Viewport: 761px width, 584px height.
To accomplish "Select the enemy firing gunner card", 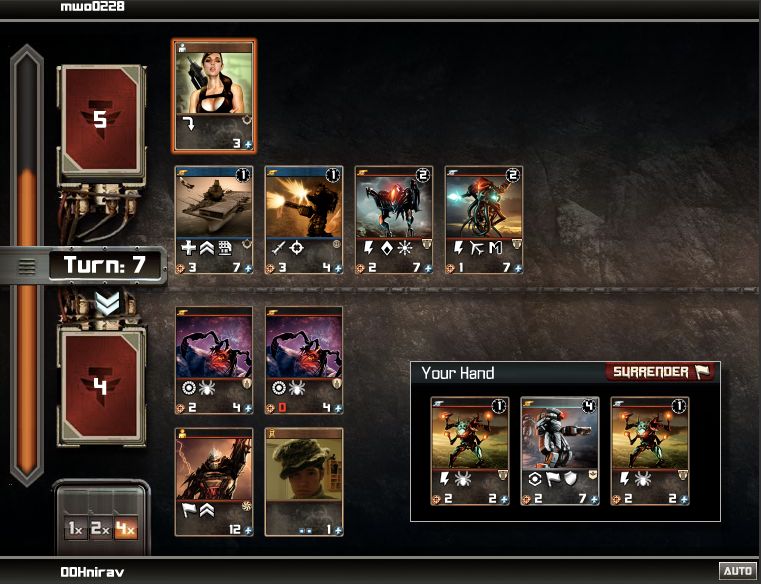I will click(304, 220).
